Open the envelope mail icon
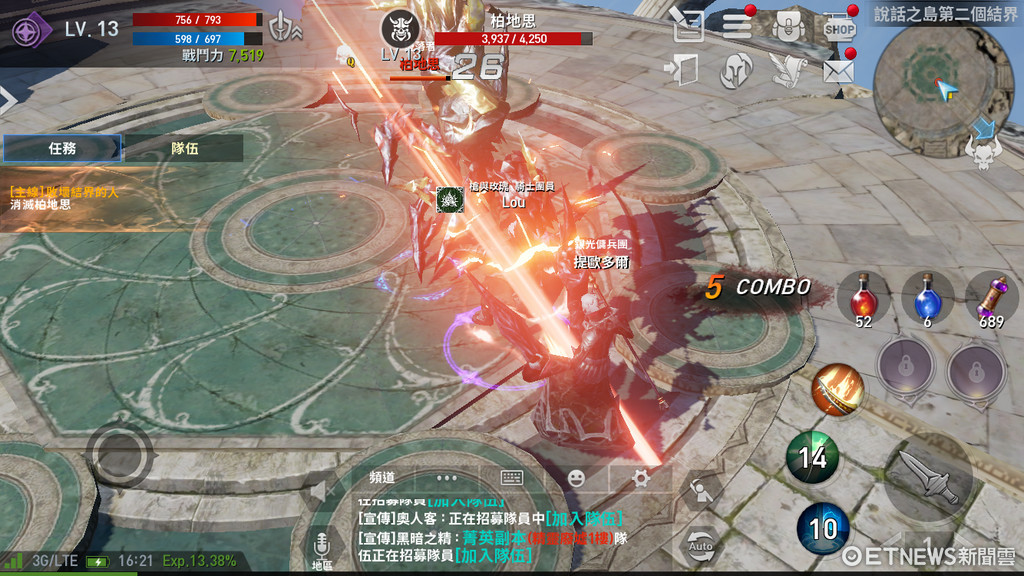1024x576 pixels. pyautogui.click(x=838, y=70)
